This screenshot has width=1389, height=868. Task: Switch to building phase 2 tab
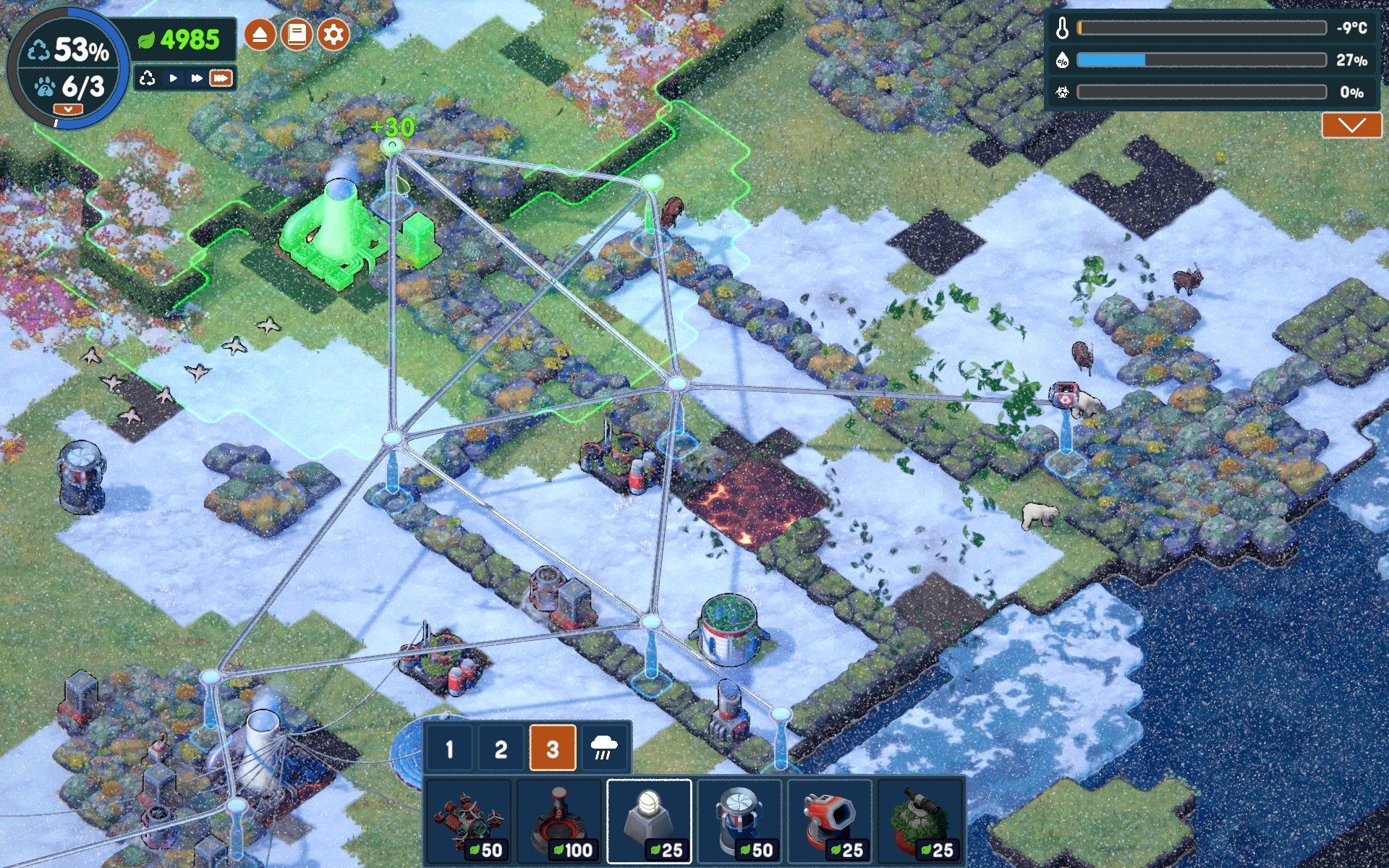coord(501,749)
